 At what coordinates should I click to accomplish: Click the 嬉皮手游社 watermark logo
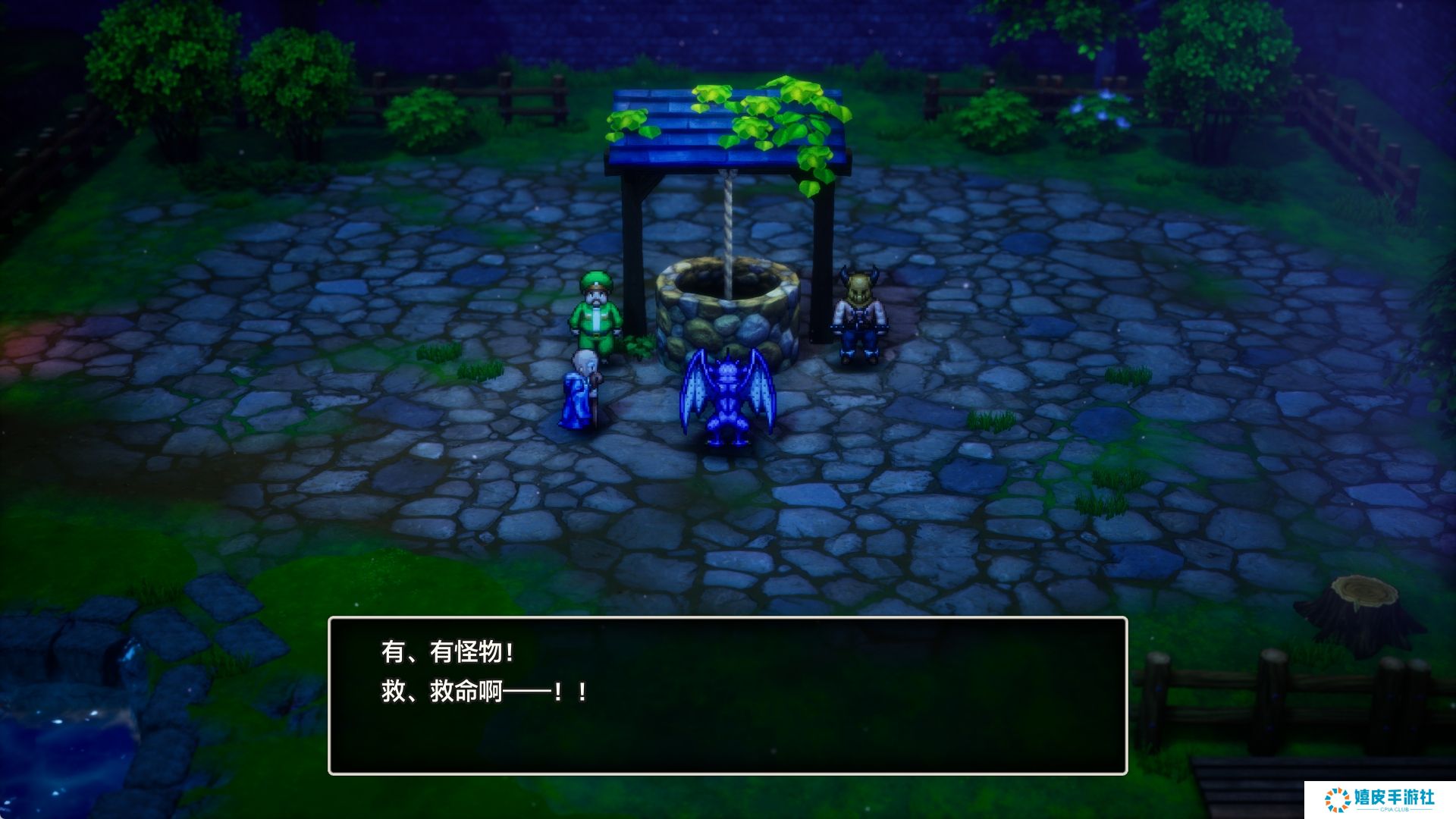click(1379, 799)
